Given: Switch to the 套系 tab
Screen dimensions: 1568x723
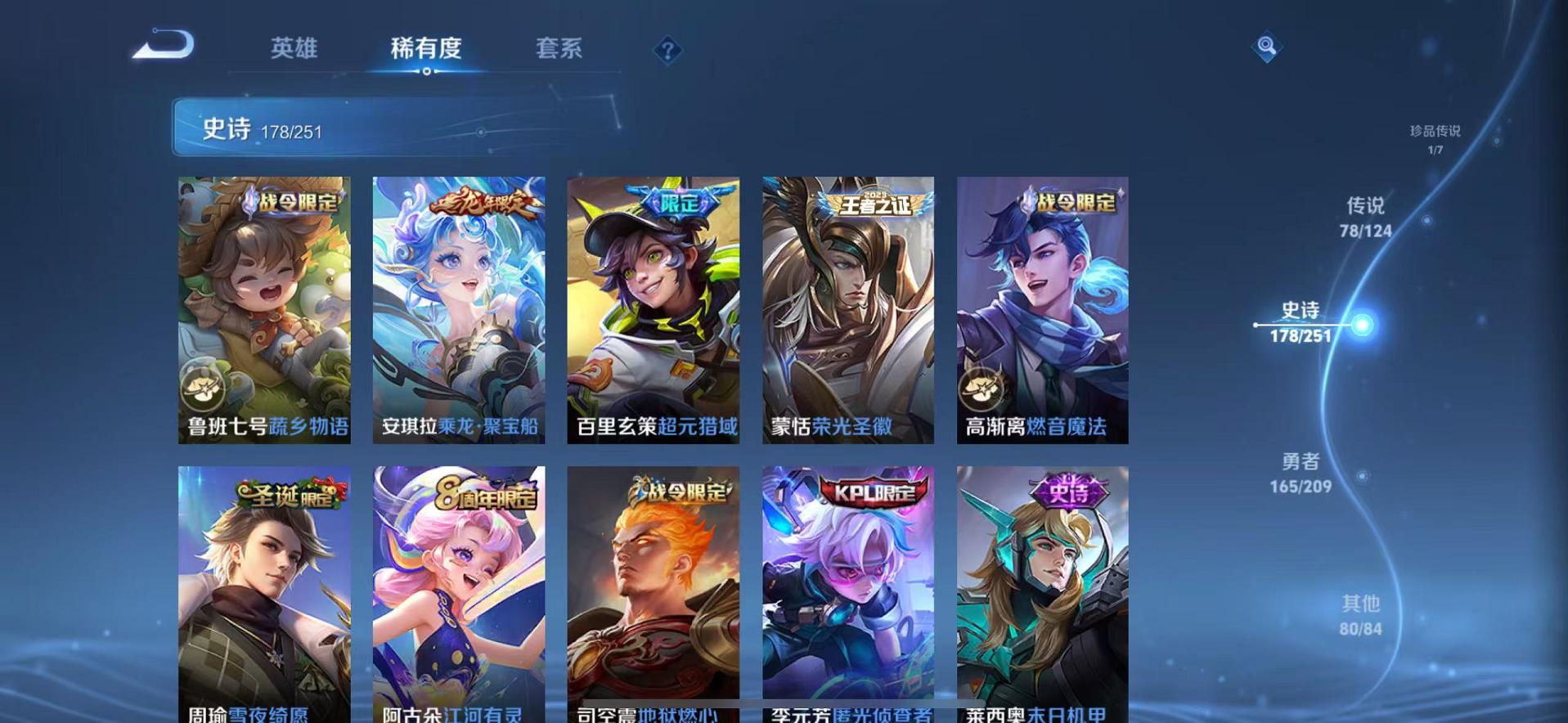Looking at the screenshot, I should pyautogui.click(x=559, y=49).
